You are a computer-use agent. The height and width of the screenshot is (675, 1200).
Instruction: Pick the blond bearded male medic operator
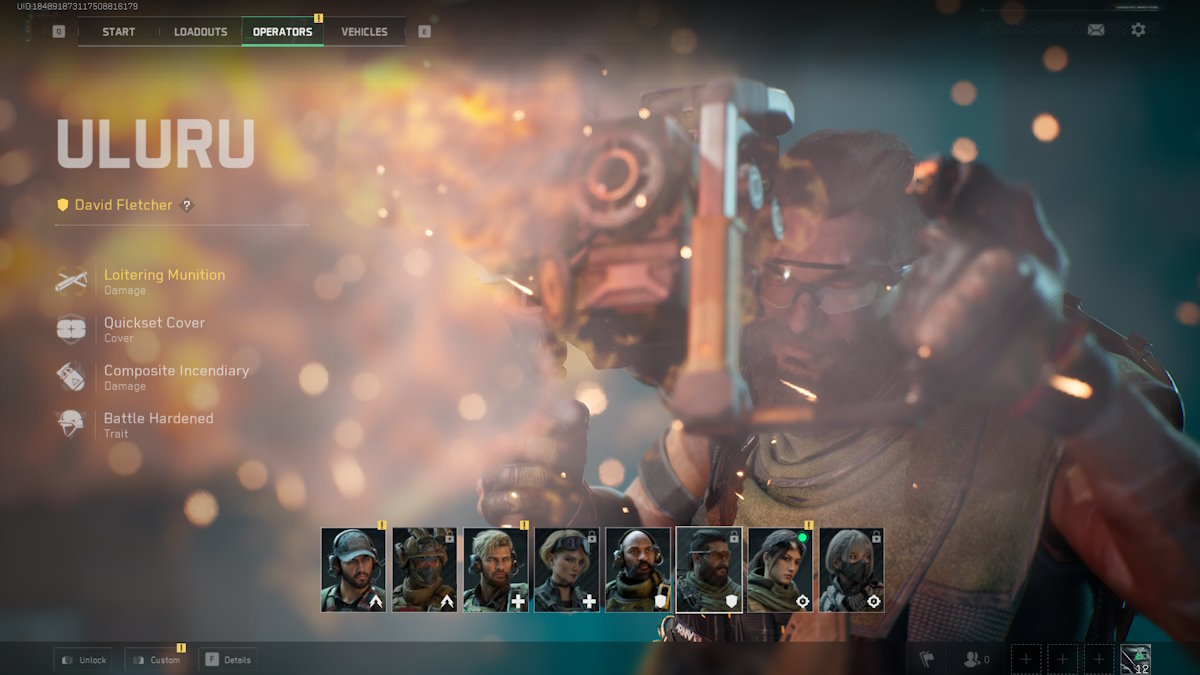(x=495, y=570)
